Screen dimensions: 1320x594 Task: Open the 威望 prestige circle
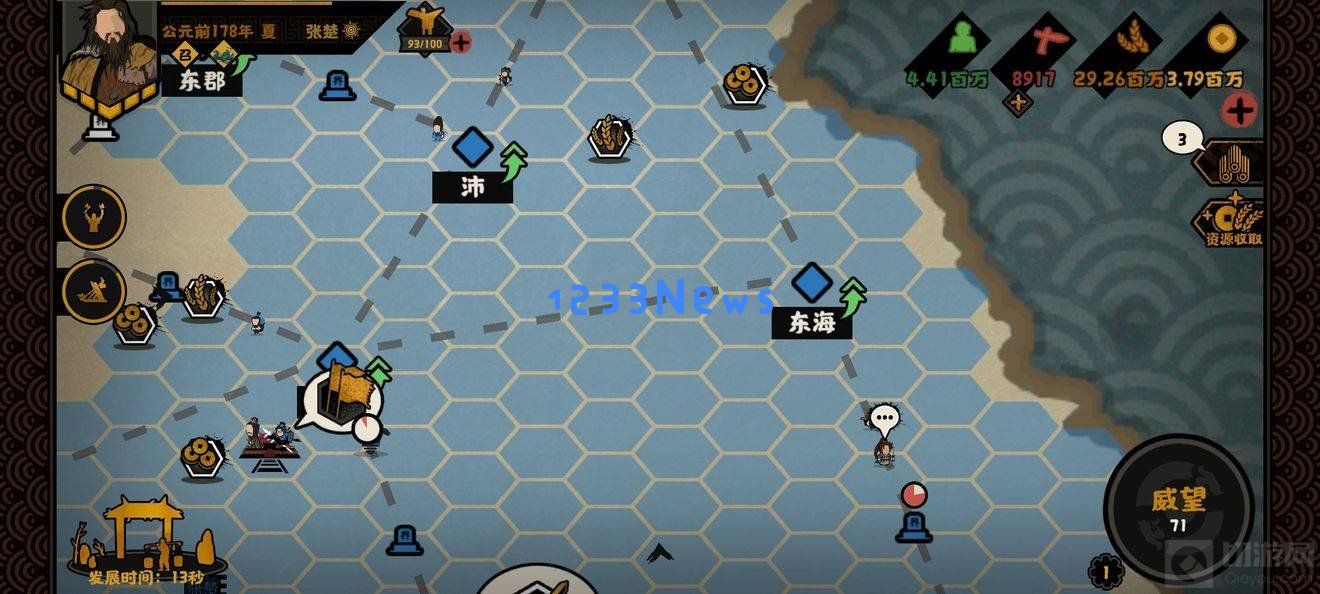[x=1178, y=508]
